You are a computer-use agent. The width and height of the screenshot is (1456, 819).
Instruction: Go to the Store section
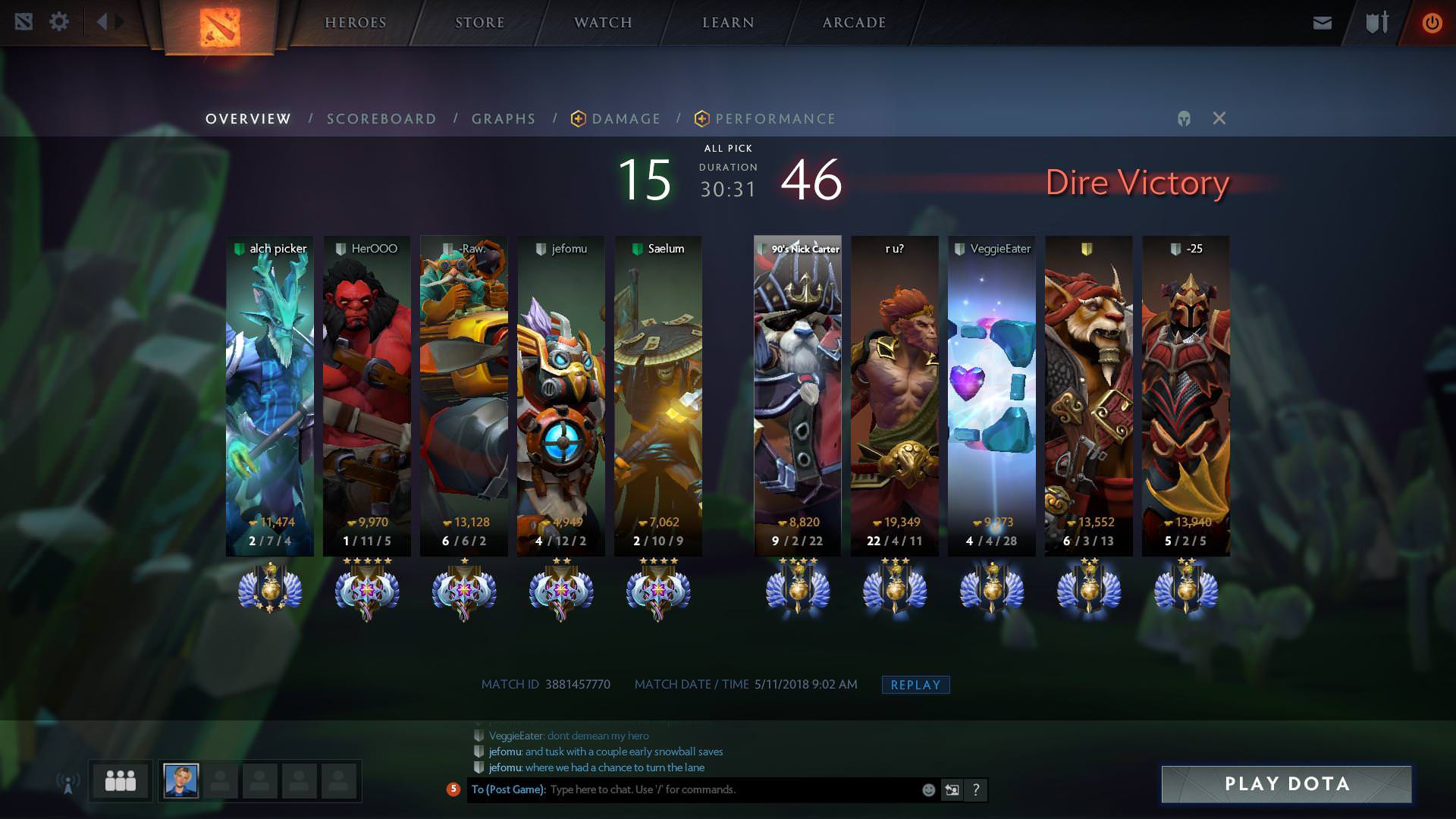pos(479,23)
